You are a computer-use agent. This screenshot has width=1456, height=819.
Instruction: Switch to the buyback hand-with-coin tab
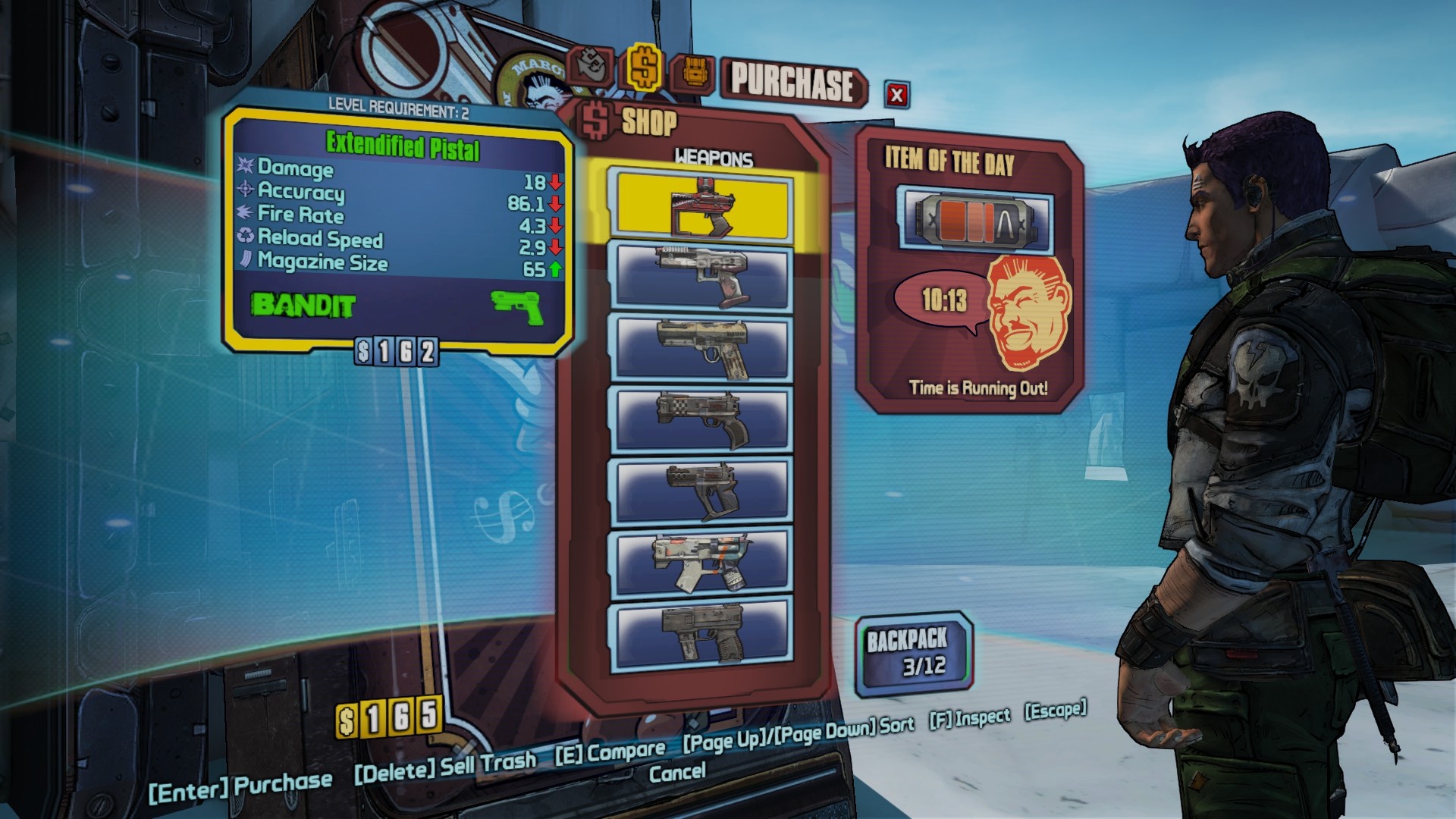(x=592, y=67)
